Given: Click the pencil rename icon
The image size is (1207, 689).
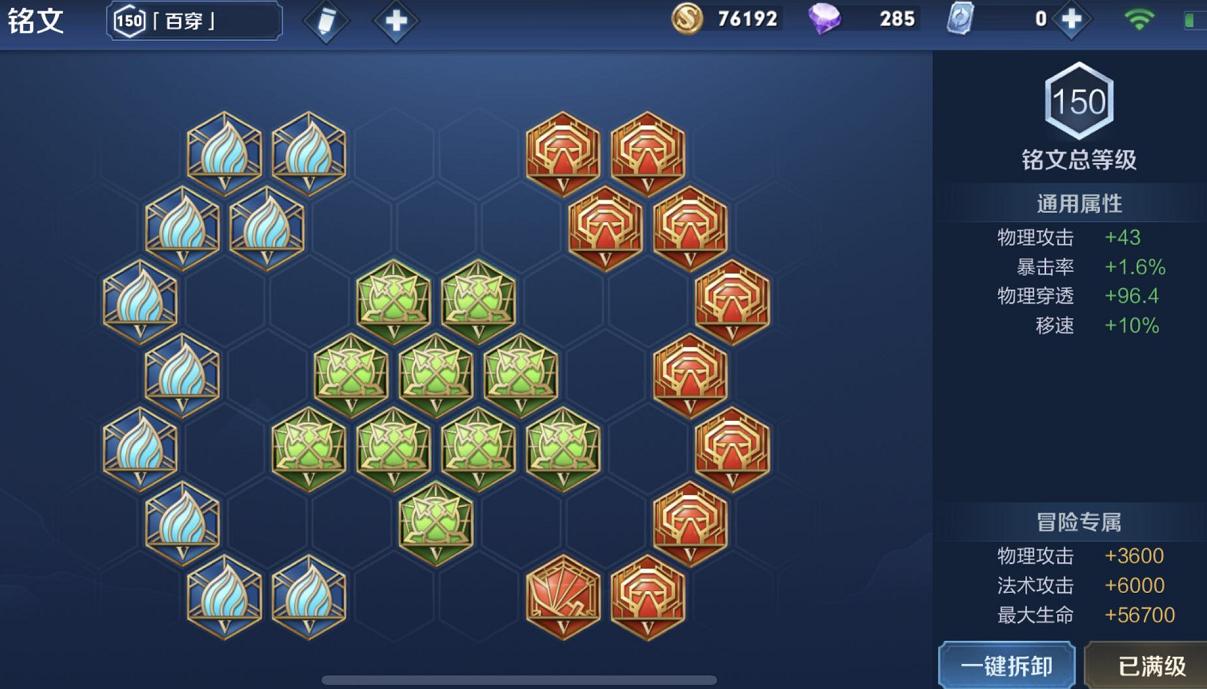Looking at the screenshot, I should (326, 22).
